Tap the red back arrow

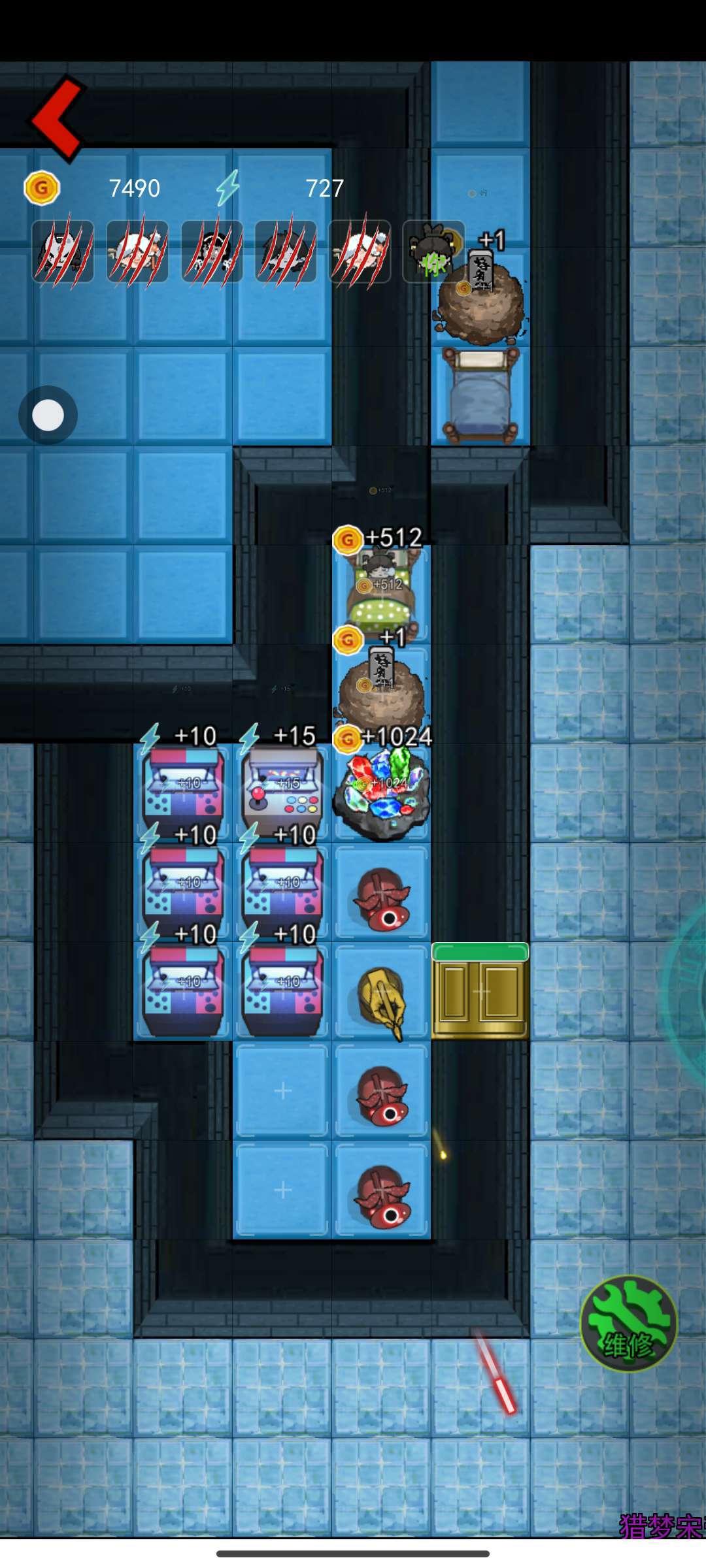(x=58, y=119)
